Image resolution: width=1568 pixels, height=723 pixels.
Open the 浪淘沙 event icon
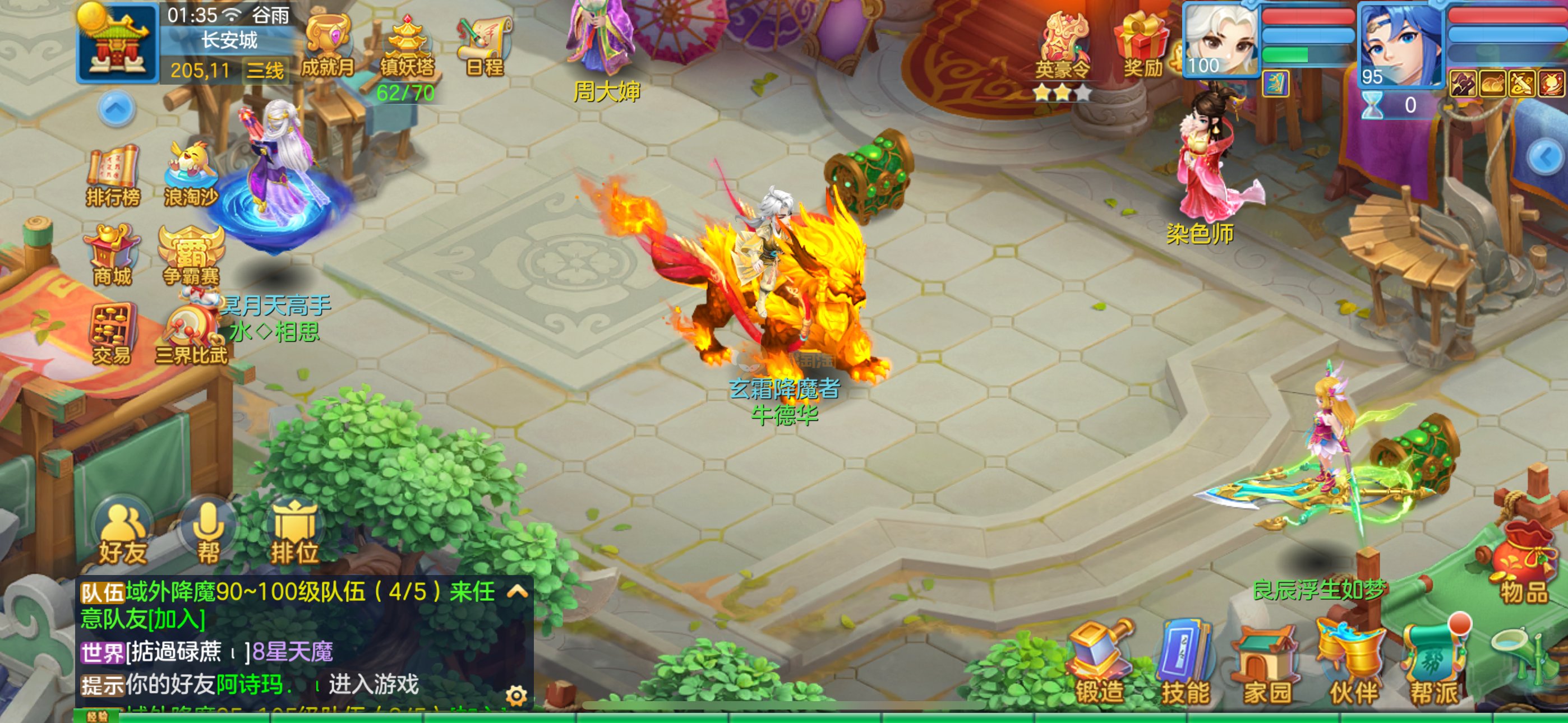[x=191, y=173]
